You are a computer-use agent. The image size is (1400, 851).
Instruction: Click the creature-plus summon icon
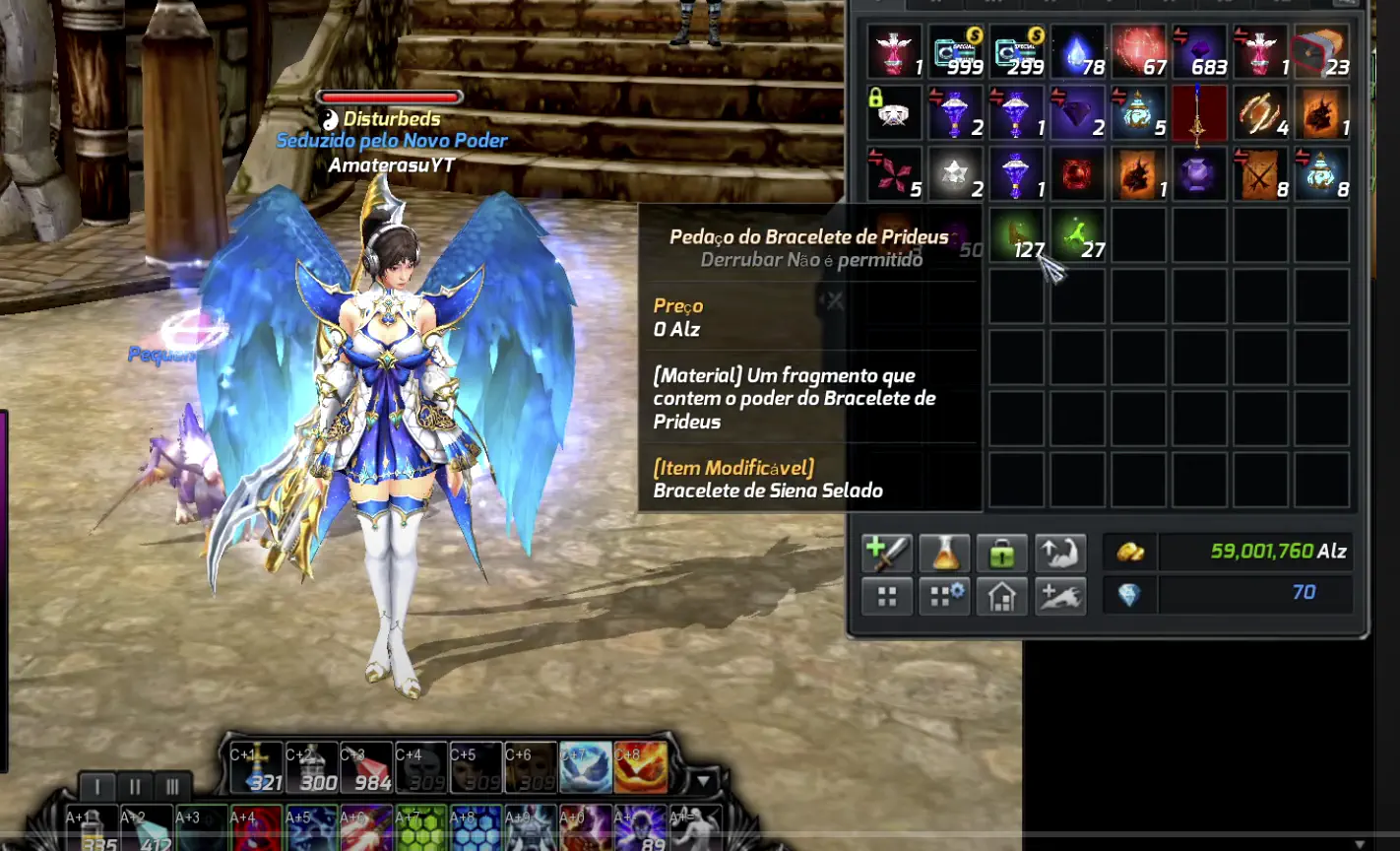[1060, 595]
